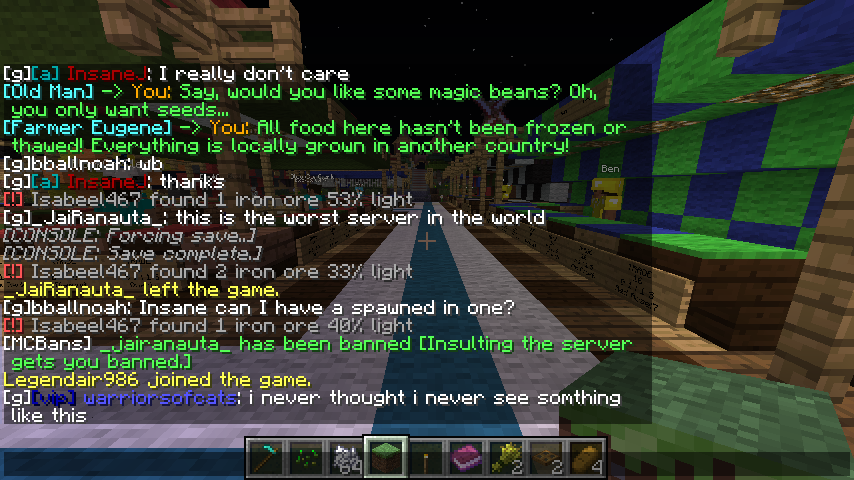Pick the grass block hotbar slot

click(384, 457)
